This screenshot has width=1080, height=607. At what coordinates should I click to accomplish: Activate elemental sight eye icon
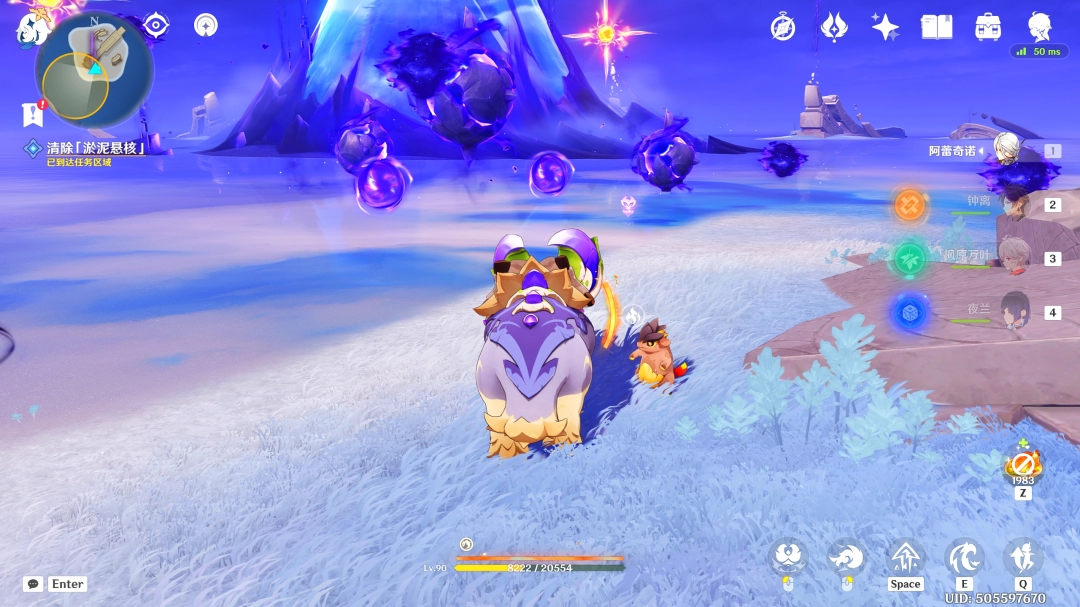coord(156,25)
